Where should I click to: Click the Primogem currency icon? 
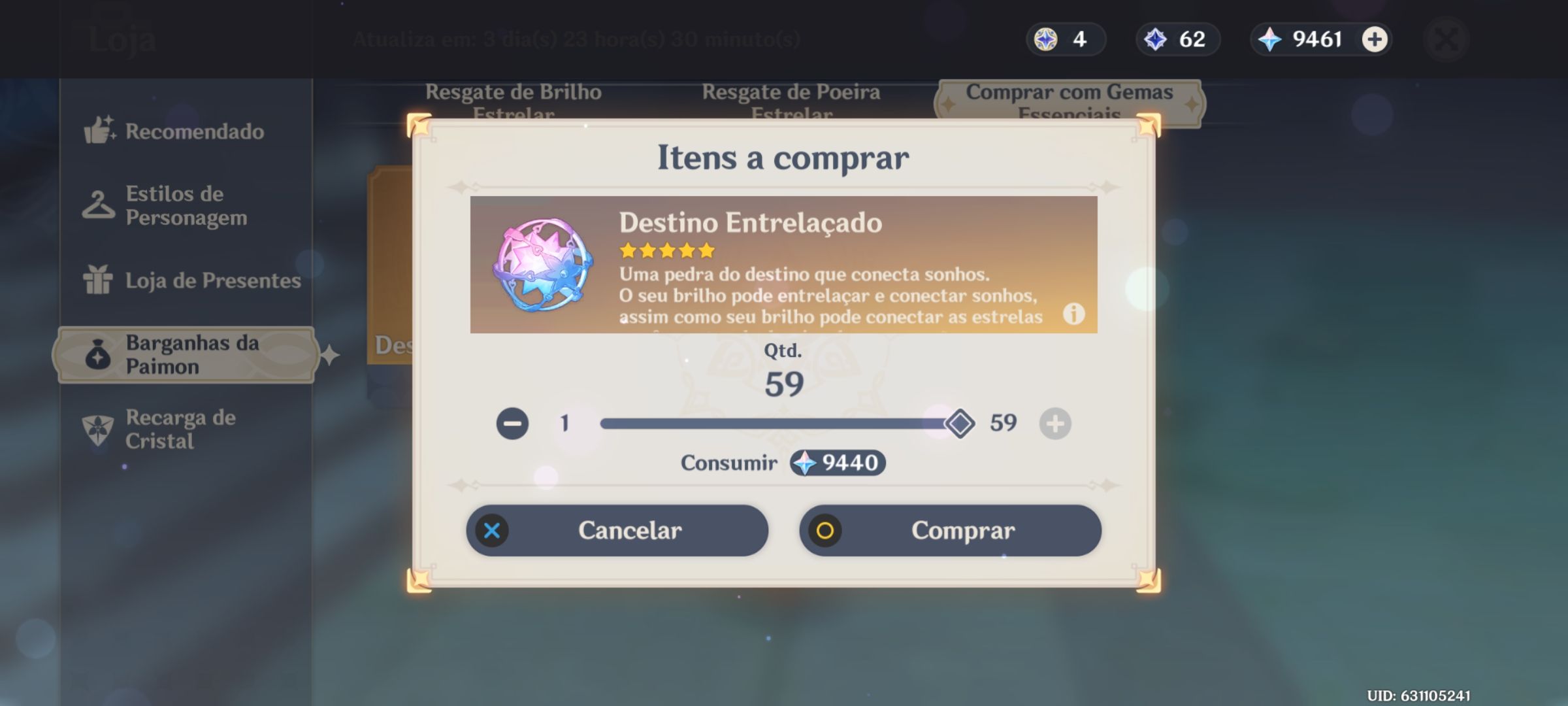pyautogui.click(x=1268, y=39)
